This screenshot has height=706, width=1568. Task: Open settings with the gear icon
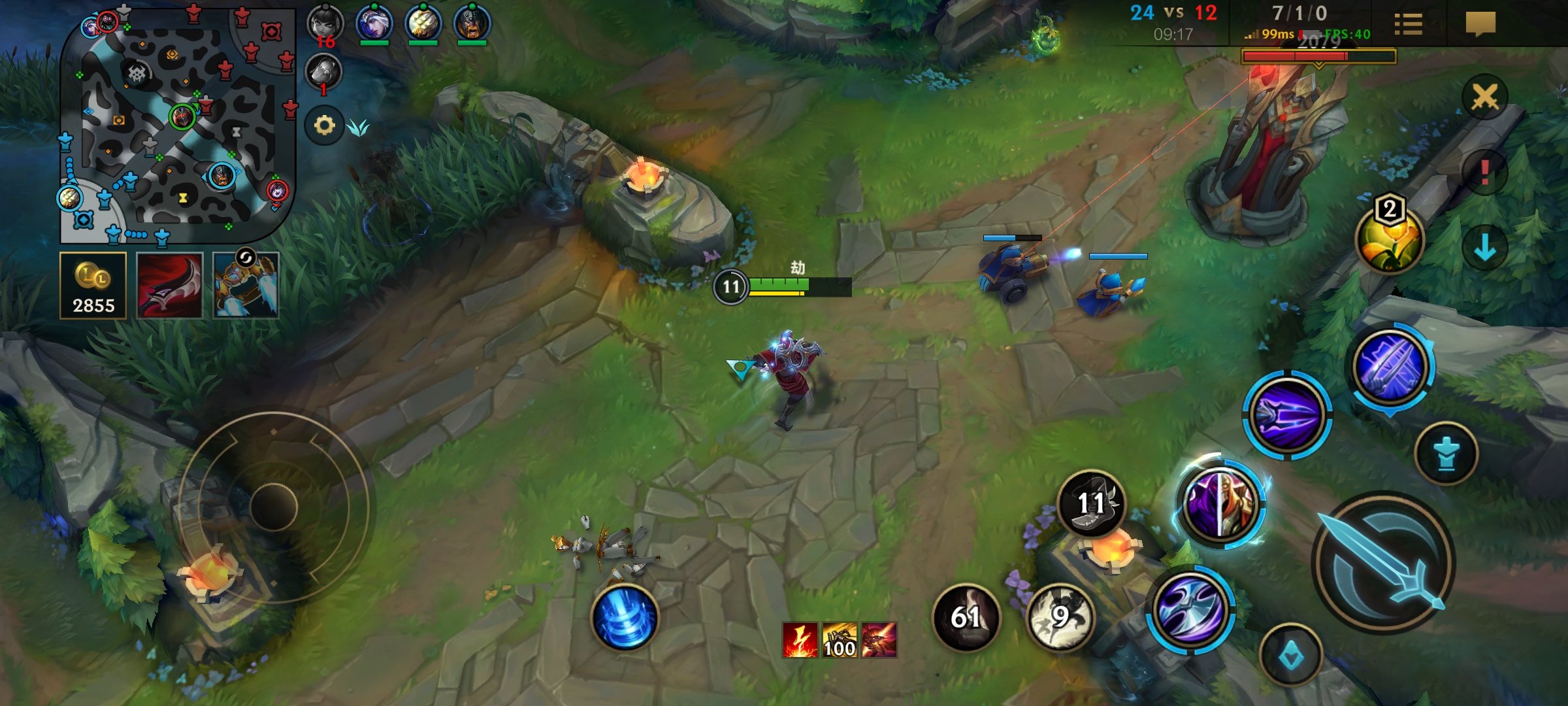point(324,125)
